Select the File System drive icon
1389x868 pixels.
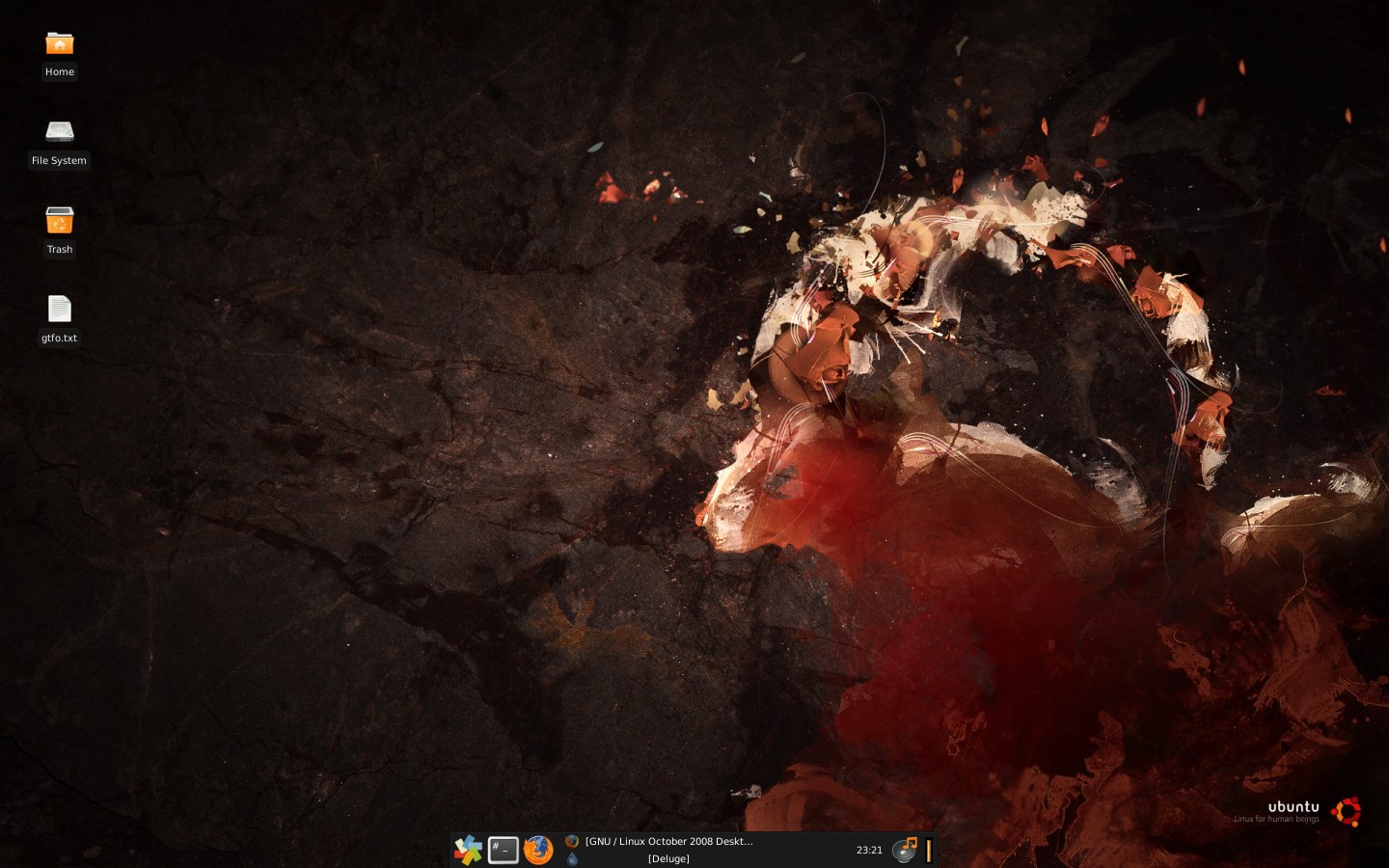point(59,131)
